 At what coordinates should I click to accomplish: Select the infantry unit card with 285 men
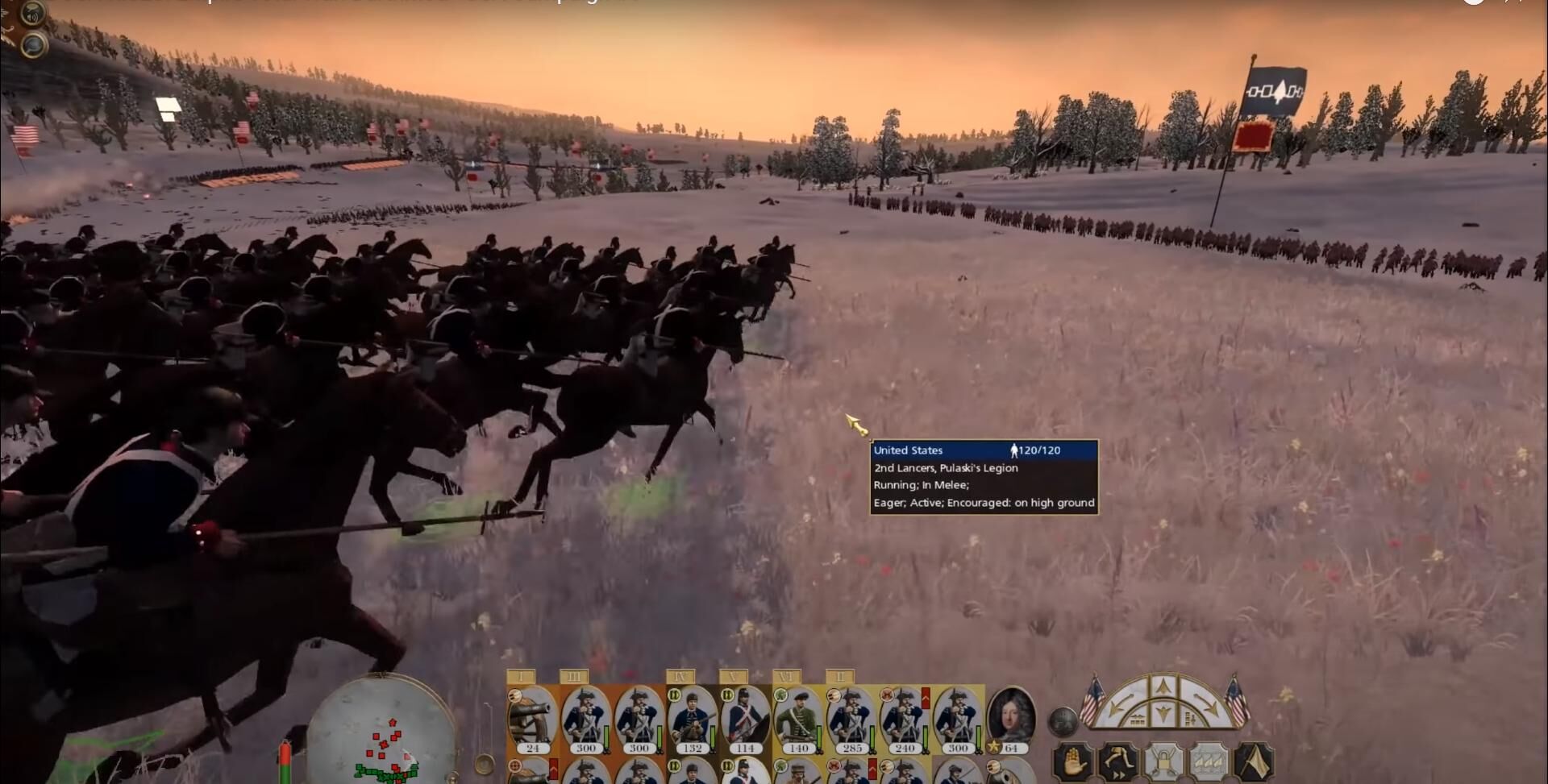coord(851,719)
